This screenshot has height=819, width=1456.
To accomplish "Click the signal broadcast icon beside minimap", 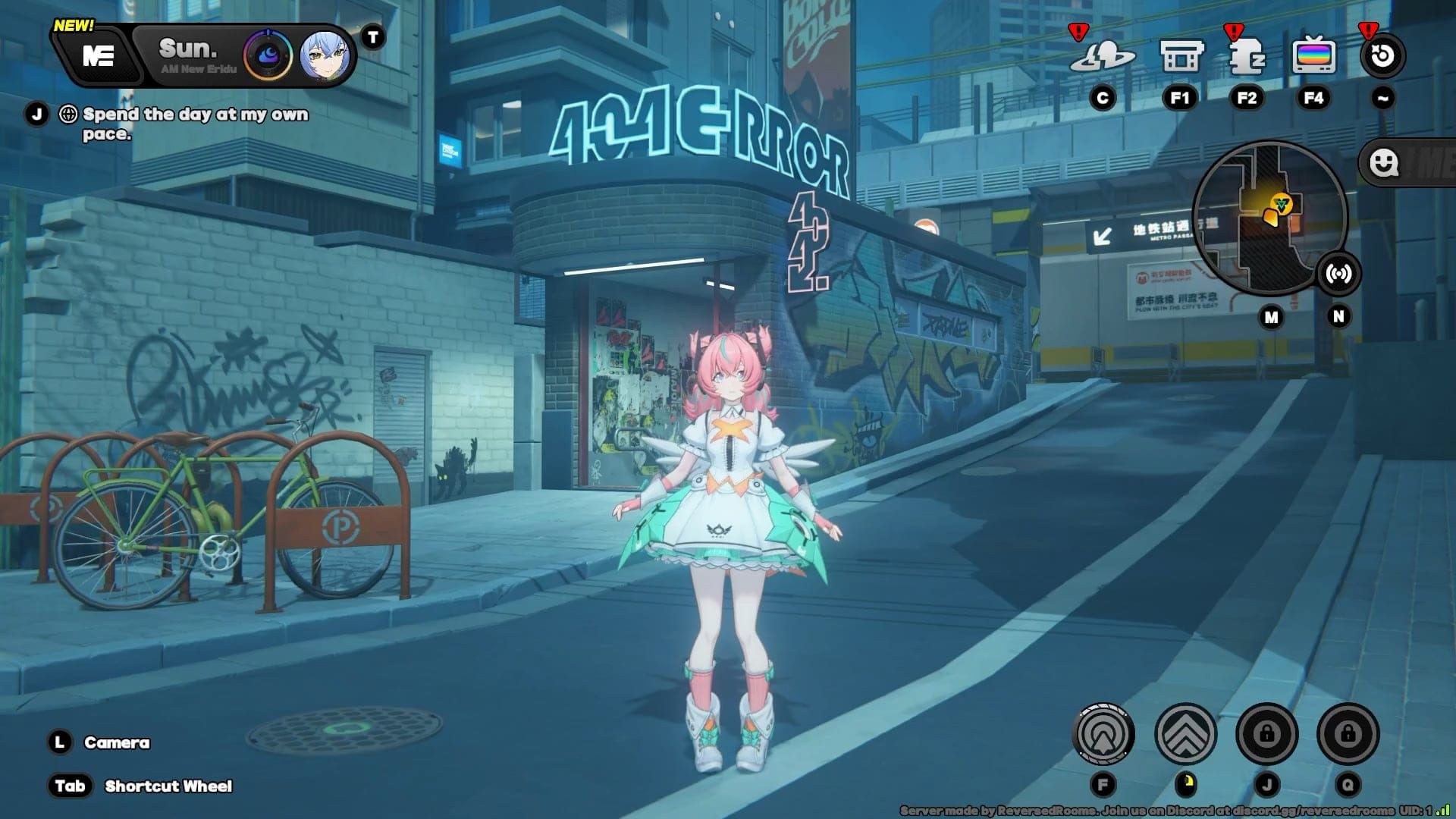I will tap(1338, 274).
